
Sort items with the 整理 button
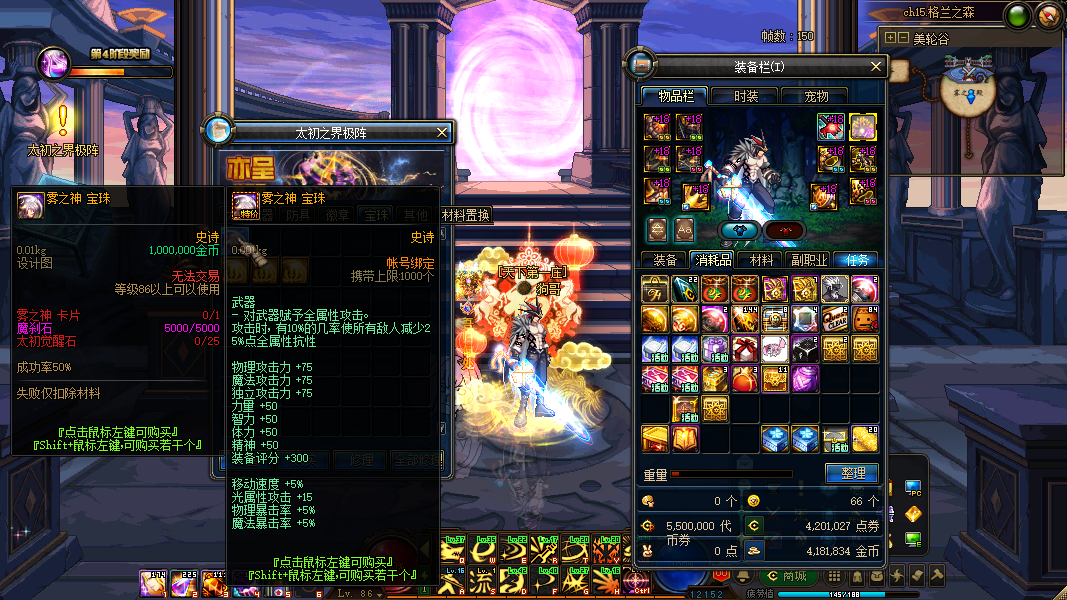pos(852,473)
